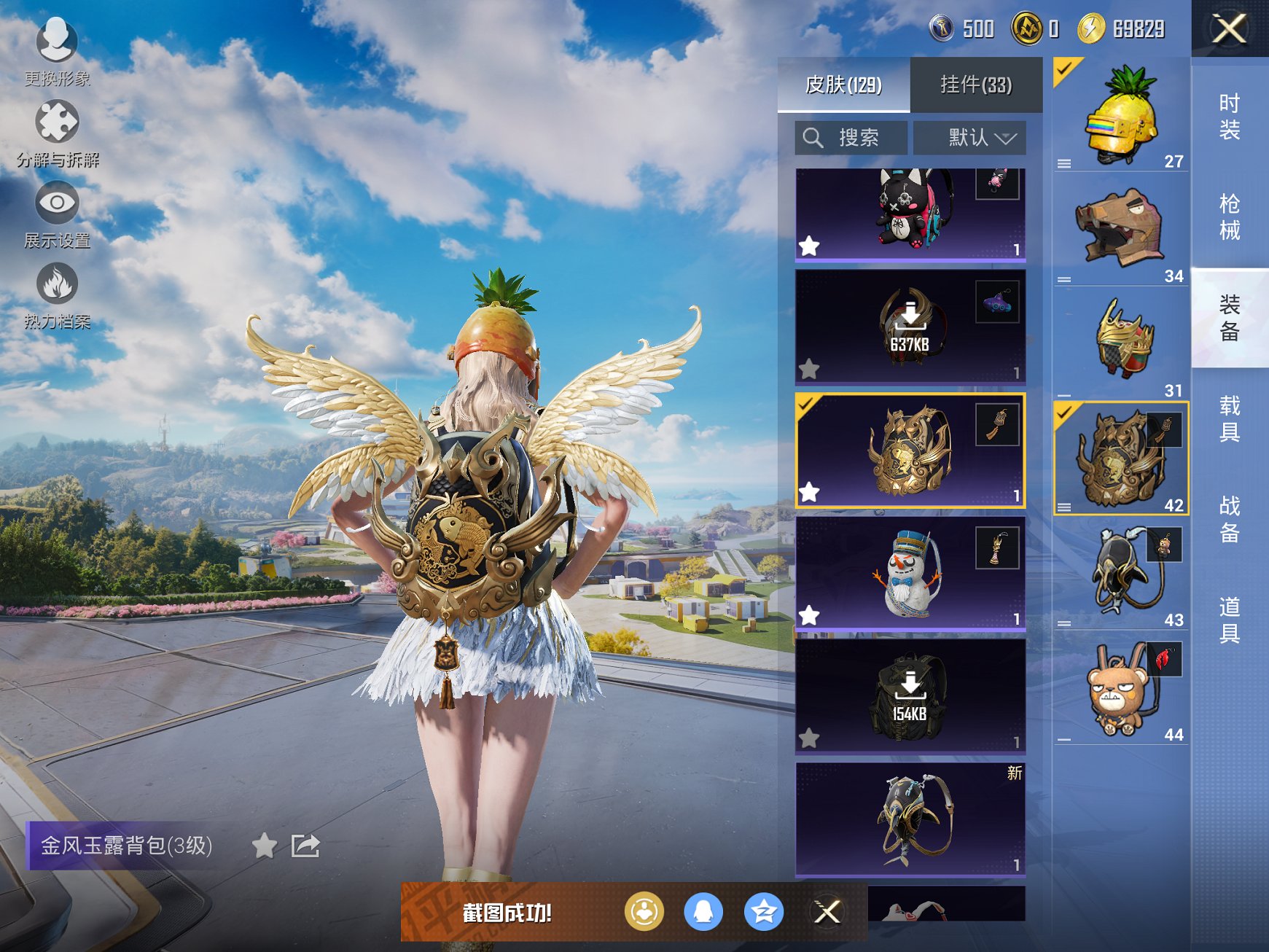
Task: Open the 载具 vehicles category
Action: [1229, 418]
